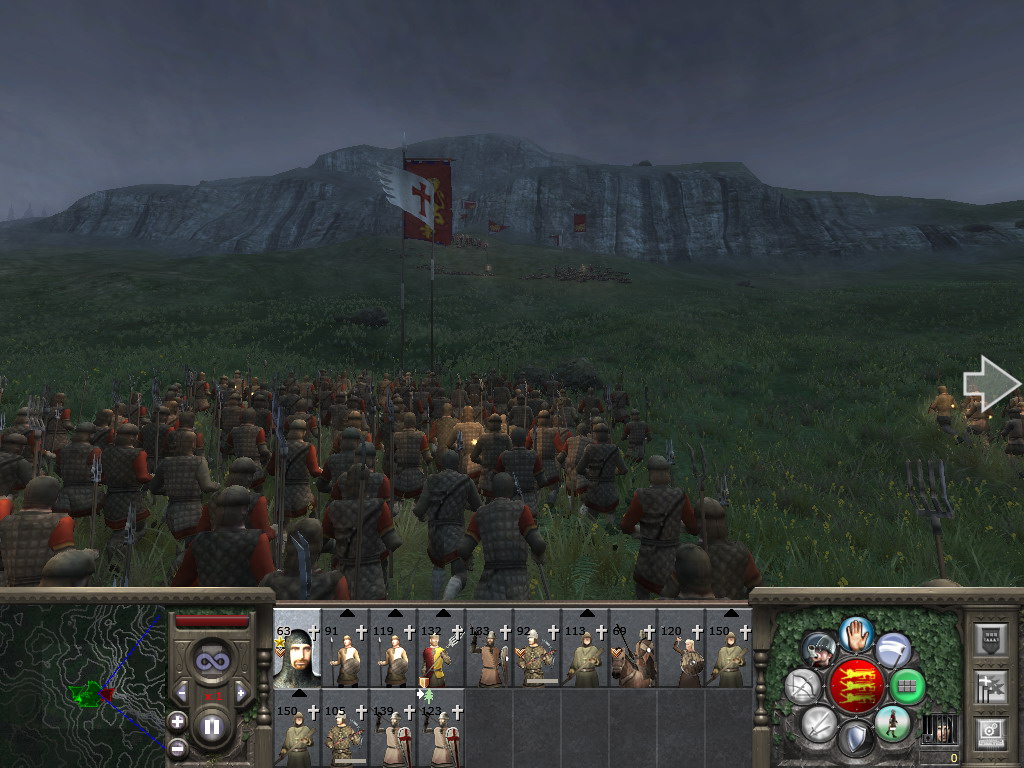Choose the archer unit card numbered 92
This screenshot has width=1024, height=768.
(537, 655)
